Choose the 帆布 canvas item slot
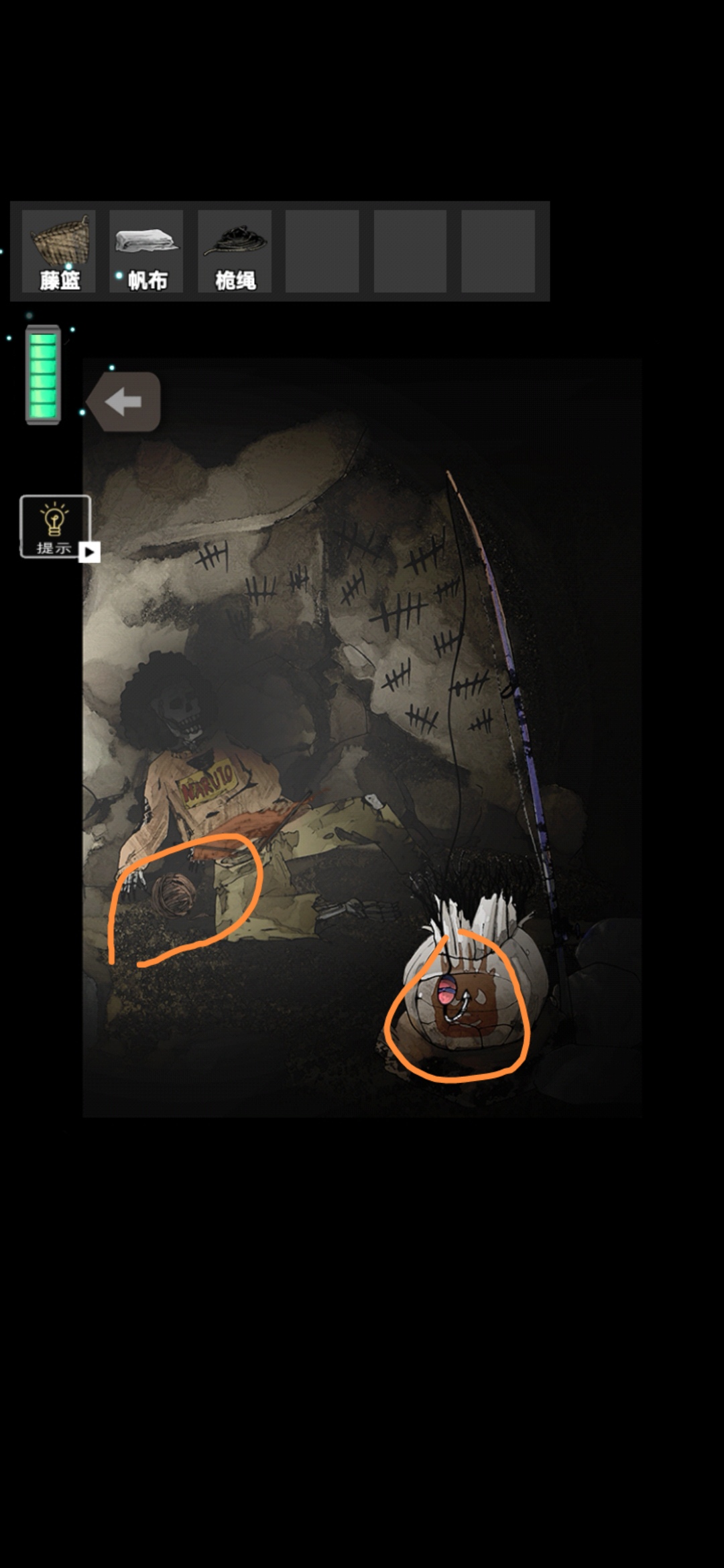This screenshot has width=724, height=1568. tap(146, 251)
